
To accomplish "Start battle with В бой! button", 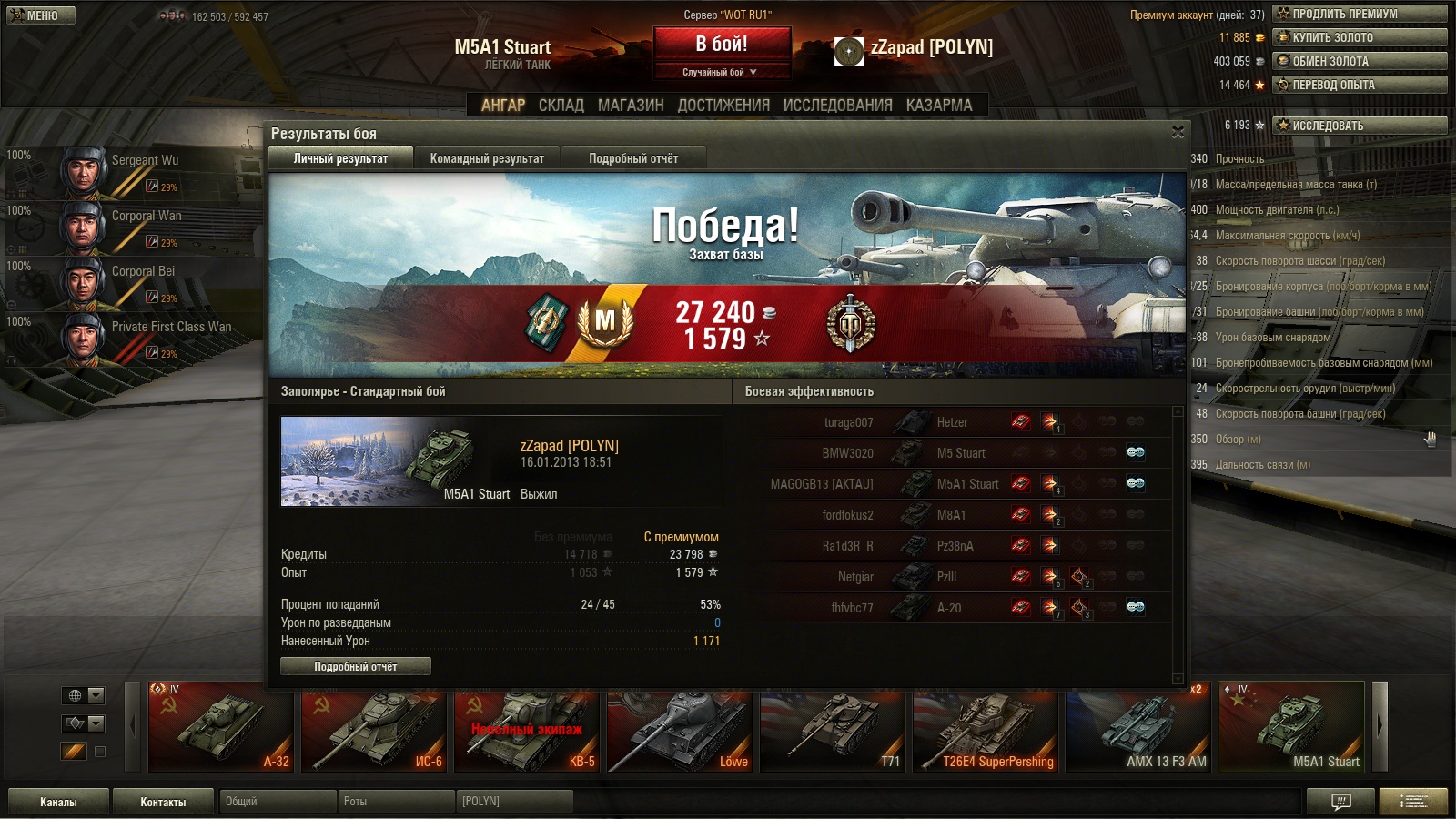I will coord(722,45).
